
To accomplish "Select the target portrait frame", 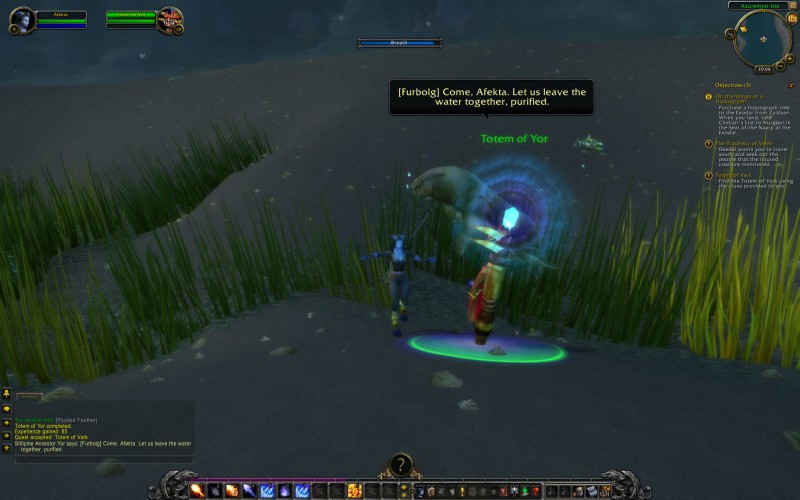I will (x=170, y=20).
